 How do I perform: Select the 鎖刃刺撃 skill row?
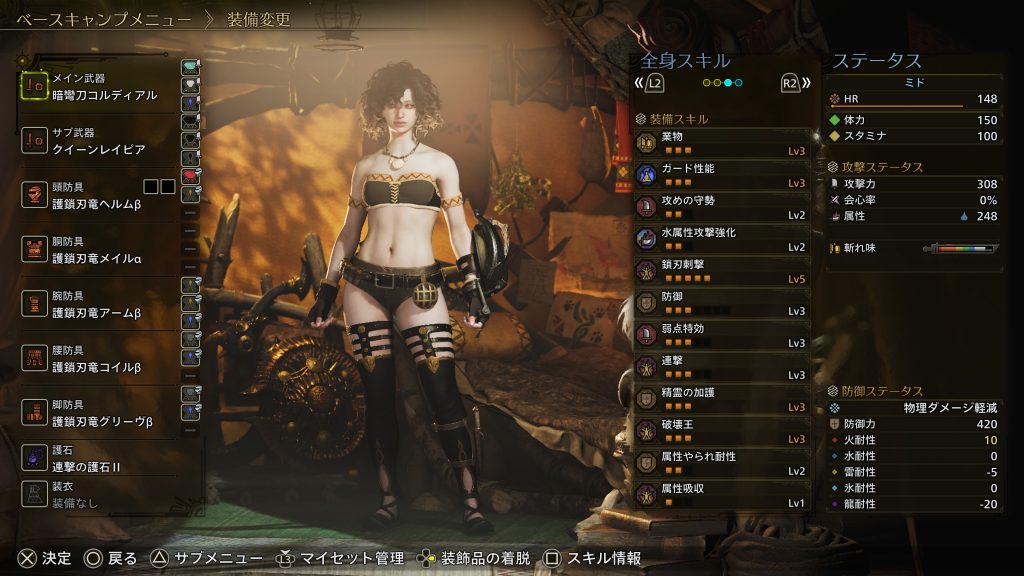724,270
